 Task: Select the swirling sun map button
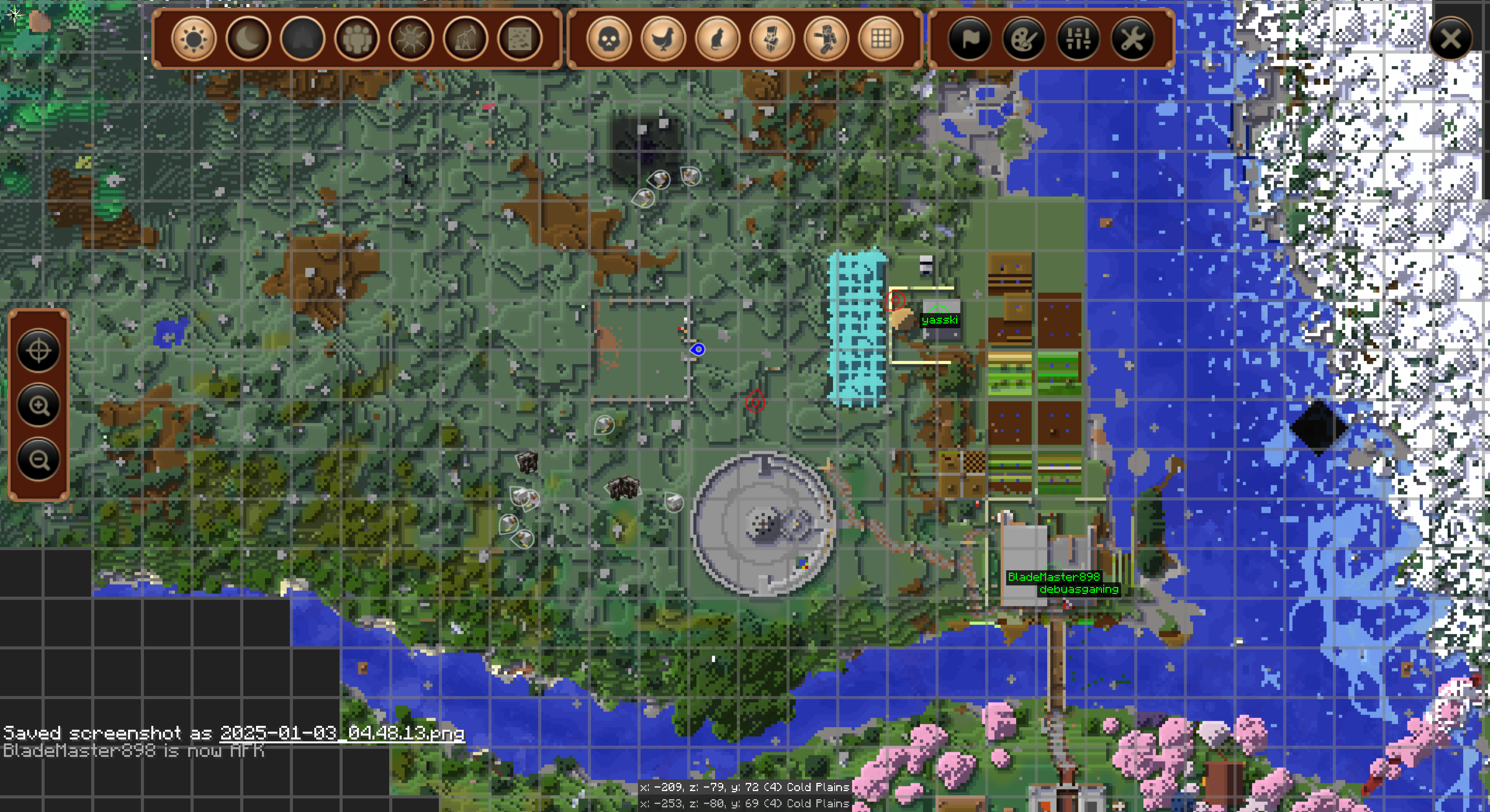411,39
